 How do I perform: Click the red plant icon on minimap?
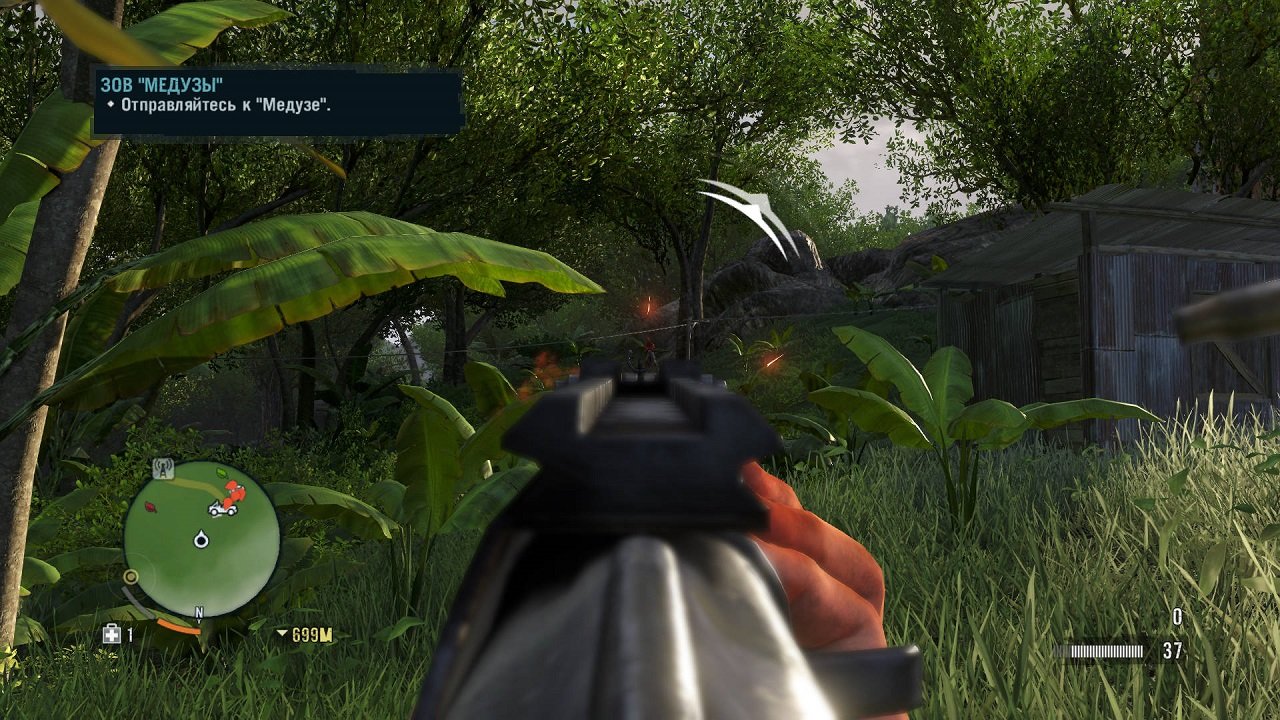tap(148, 507)
